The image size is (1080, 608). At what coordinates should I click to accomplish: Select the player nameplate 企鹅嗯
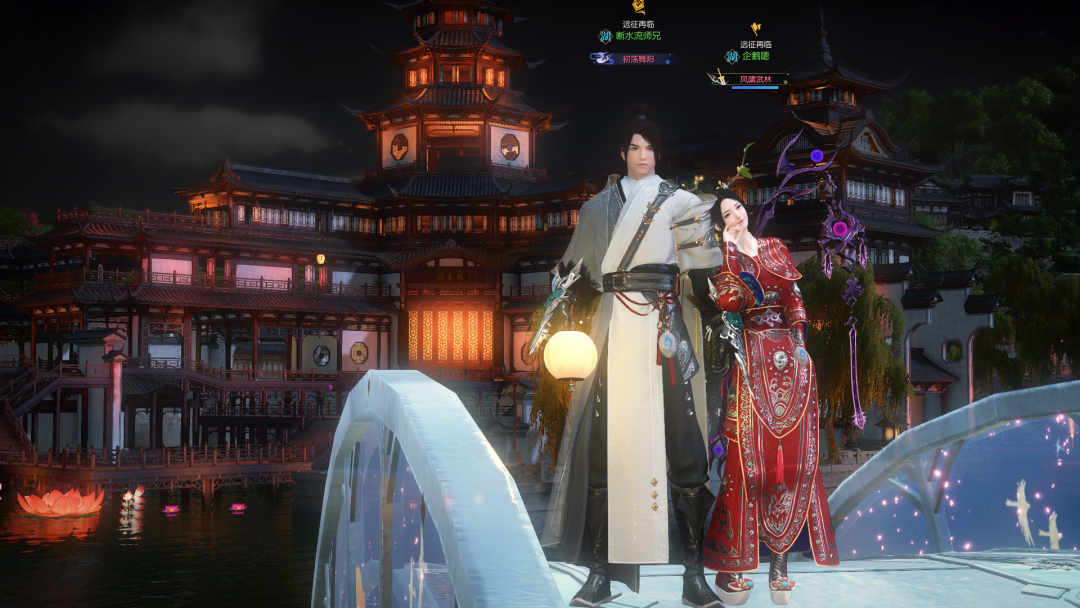[x=755, y=56]
